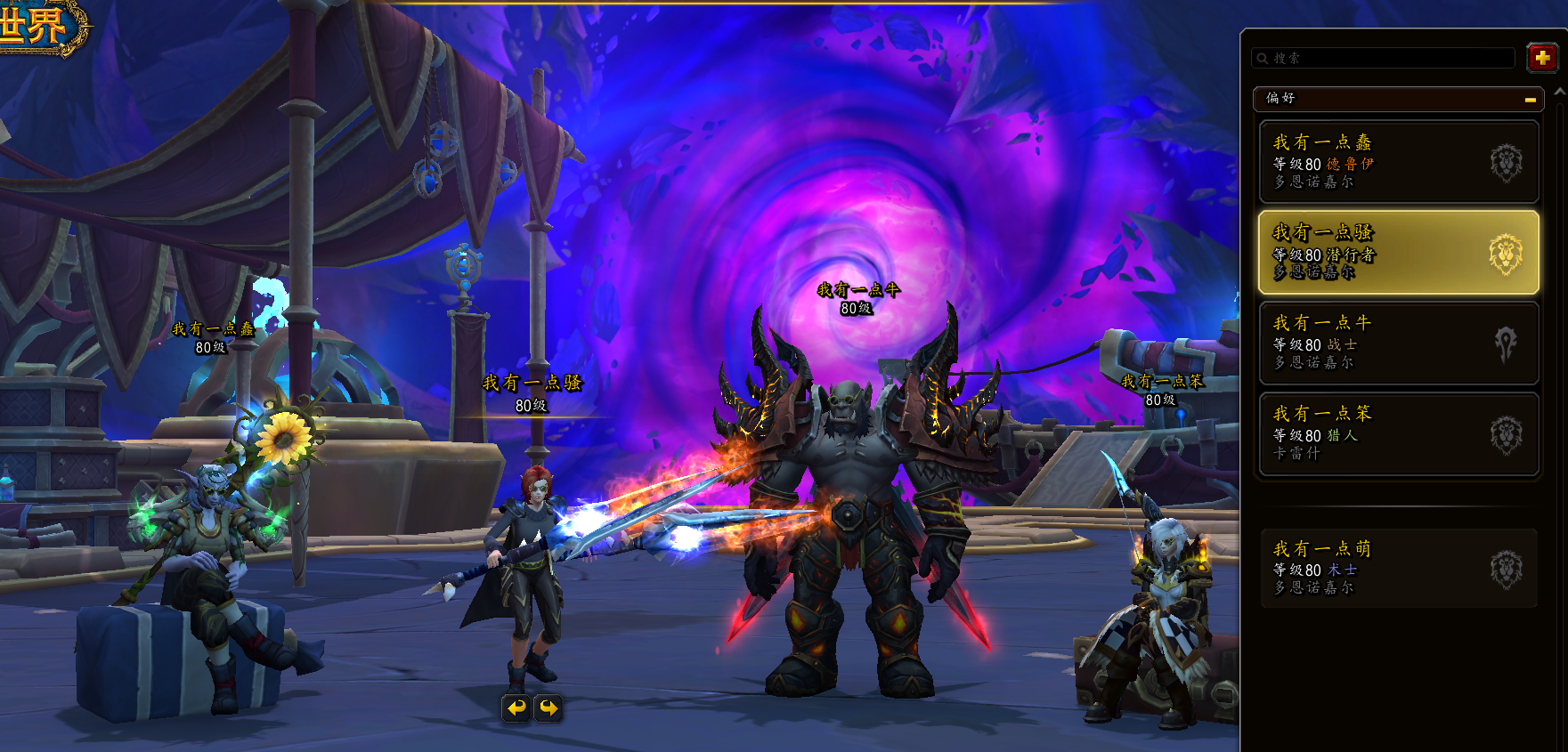The height and width of the screenshot is (752, 1568).
Task: Click the red plus create-character button
Action: coord(1542,58)
